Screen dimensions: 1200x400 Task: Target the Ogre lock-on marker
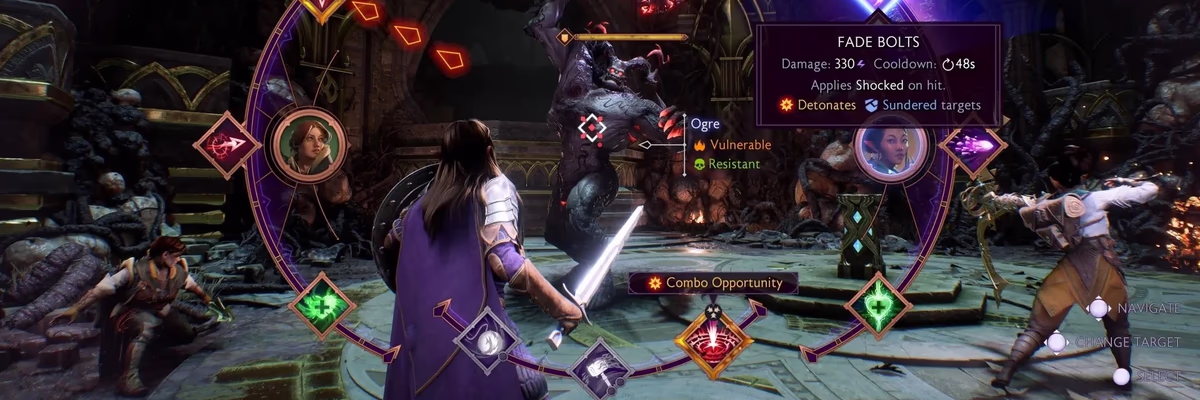[x=593, y=128]
